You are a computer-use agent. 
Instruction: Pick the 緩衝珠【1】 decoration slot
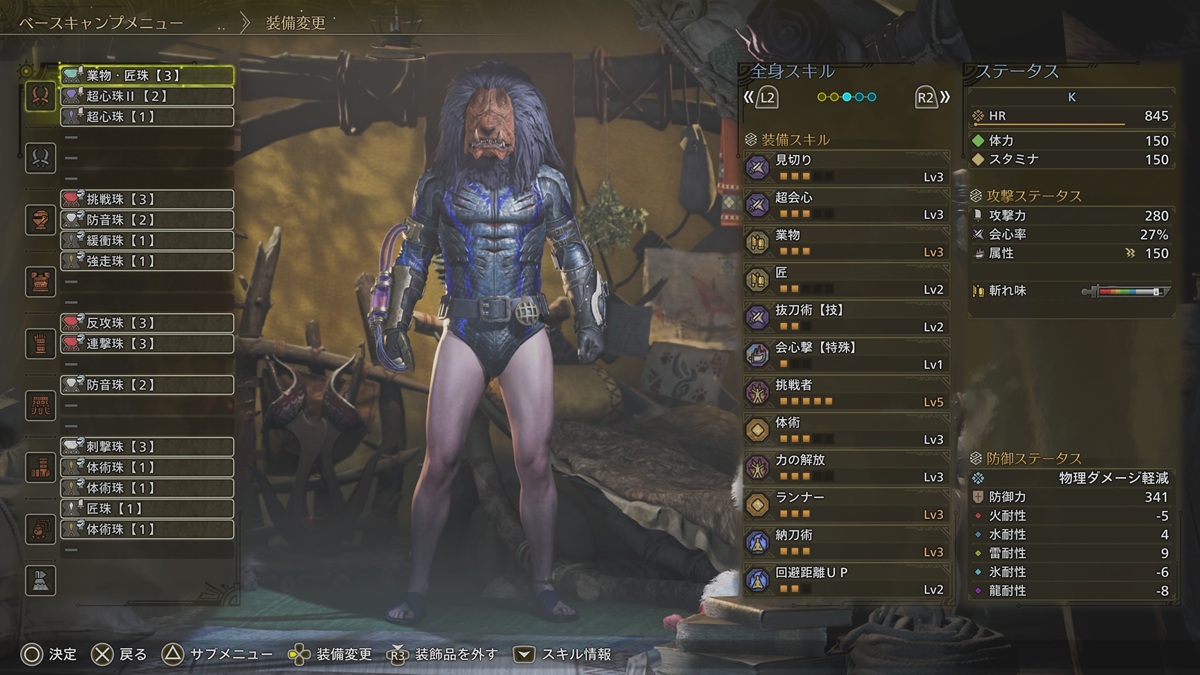[147, 240]
